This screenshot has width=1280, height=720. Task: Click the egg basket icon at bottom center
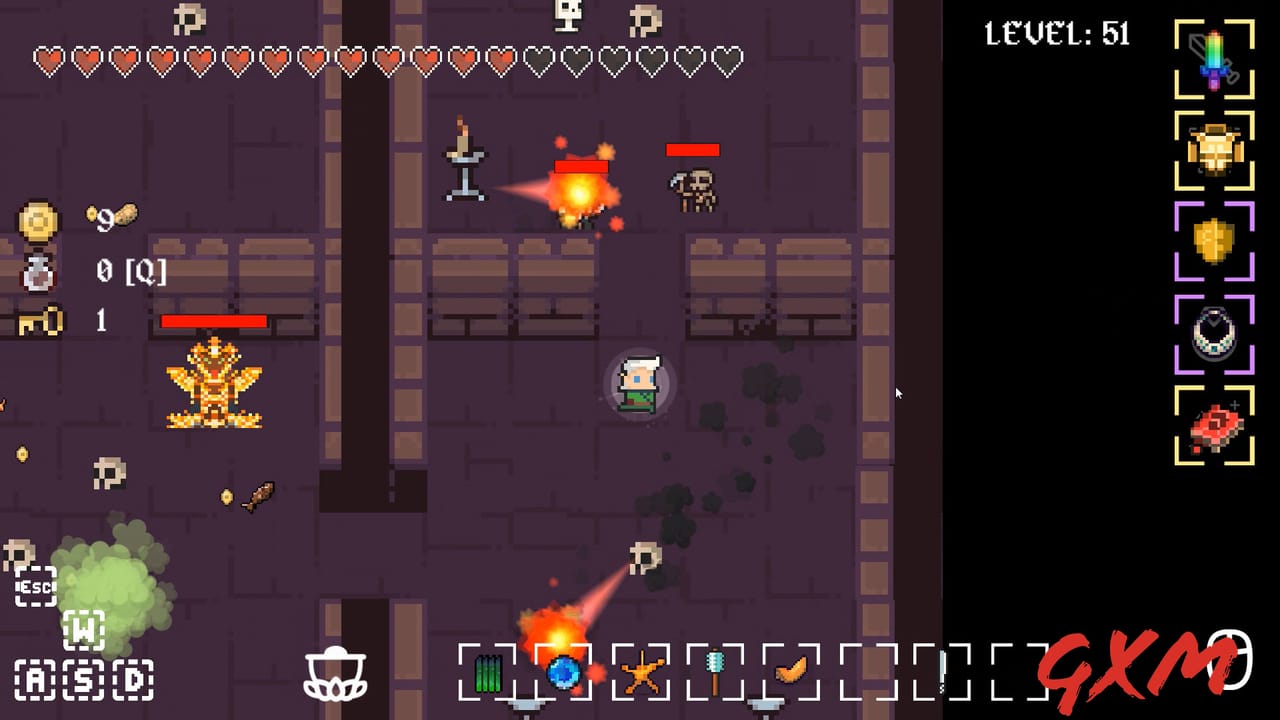pos(338,676)
